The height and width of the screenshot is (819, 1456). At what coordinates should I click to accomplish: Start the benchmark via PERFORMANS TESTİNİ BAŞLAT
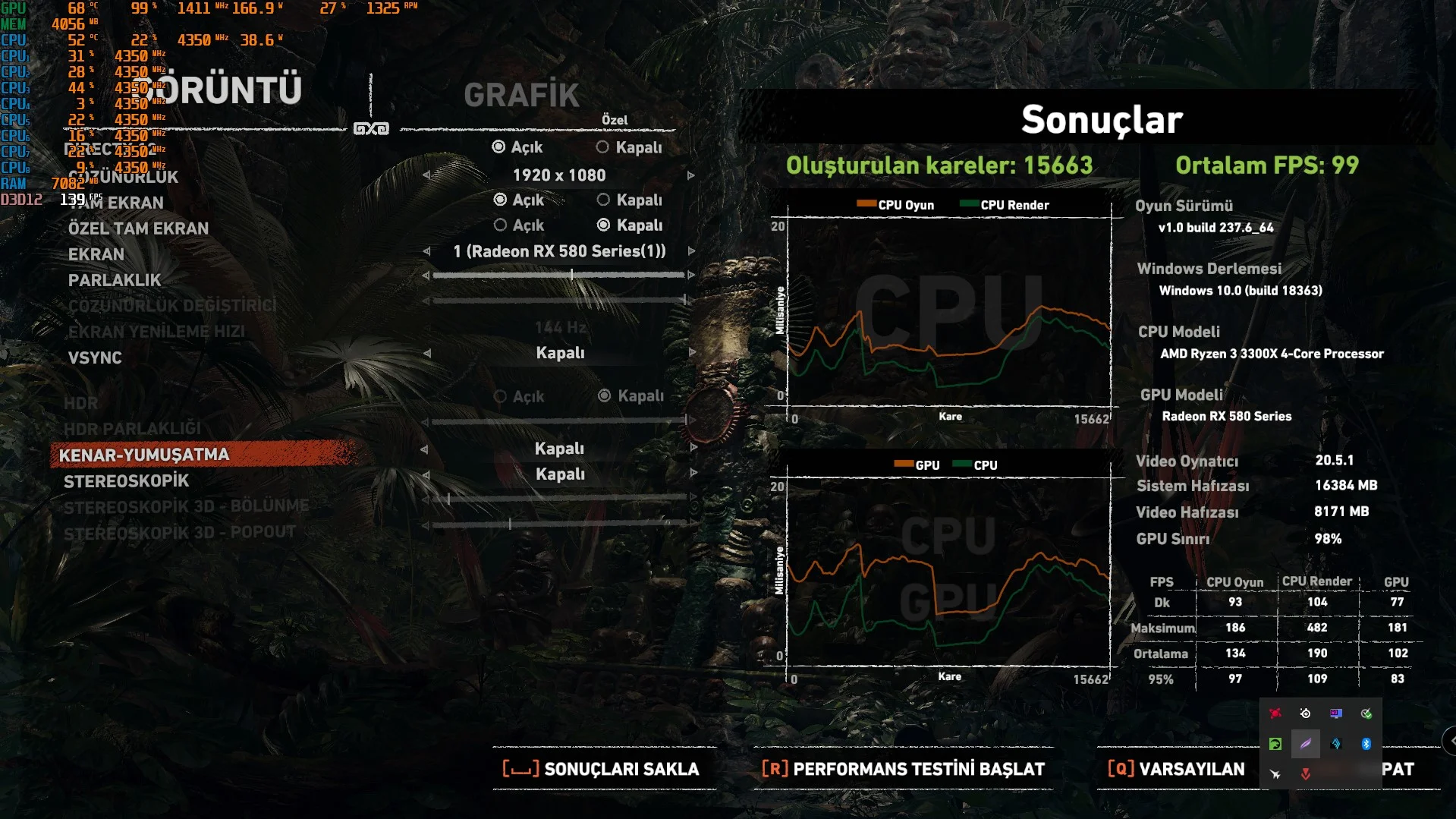[903, 769]
